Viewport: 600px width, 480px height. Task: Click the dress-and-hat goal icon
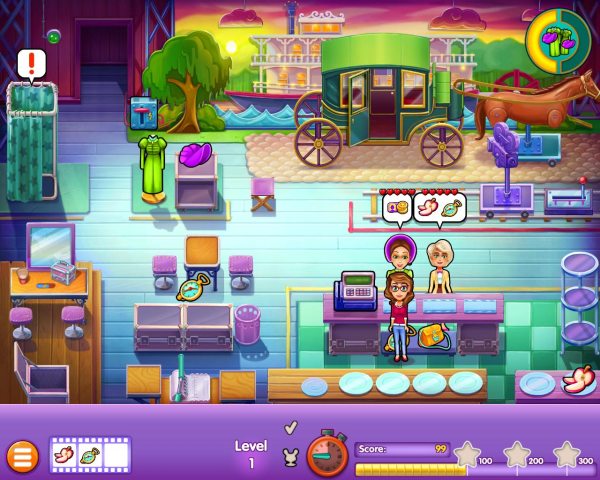pos(553,39)
